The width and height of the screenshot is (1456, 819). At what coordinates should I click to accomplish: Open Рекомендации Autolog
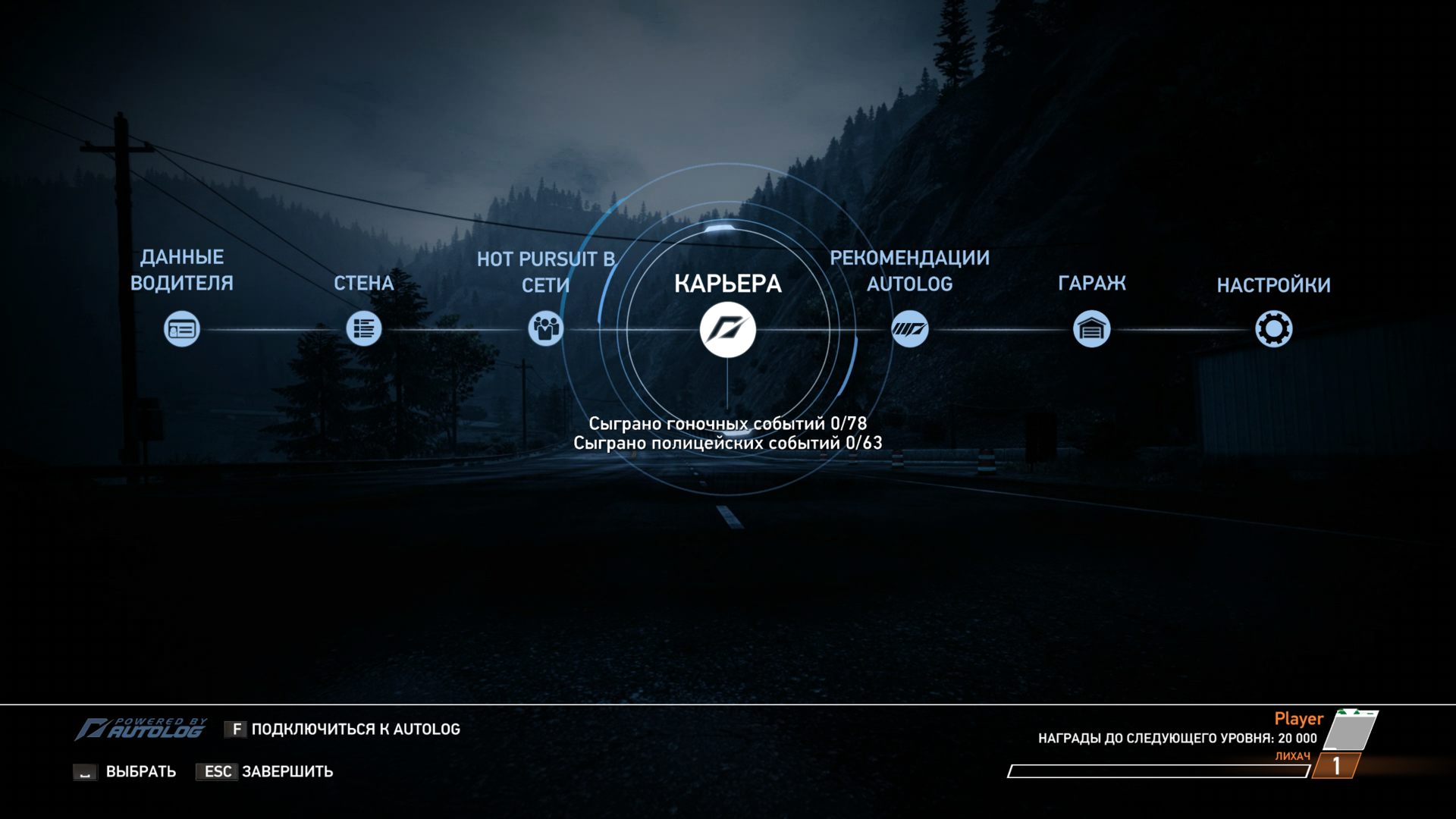pos(909,329)
